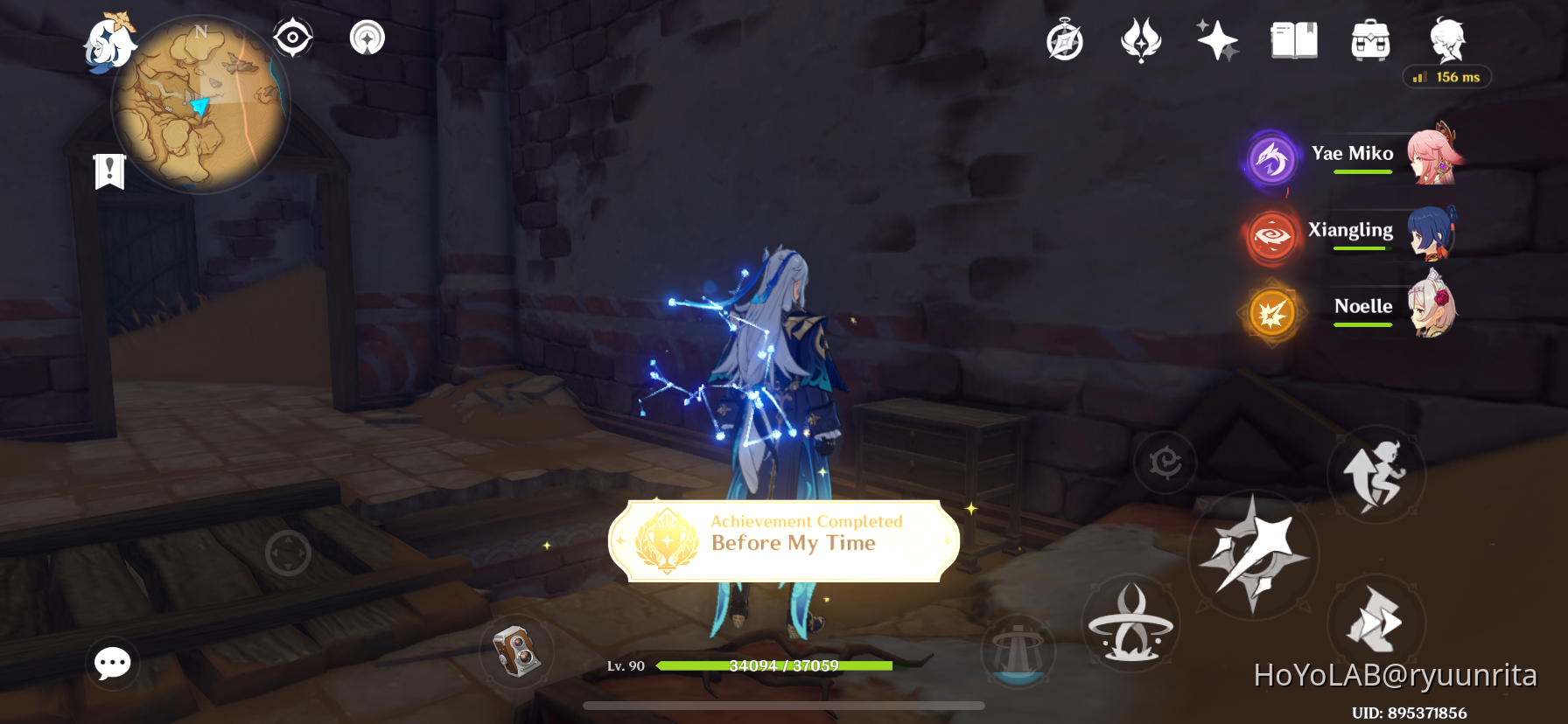Click the character EXP progress bar
1568x724 pixels.
tap(783, 665)
